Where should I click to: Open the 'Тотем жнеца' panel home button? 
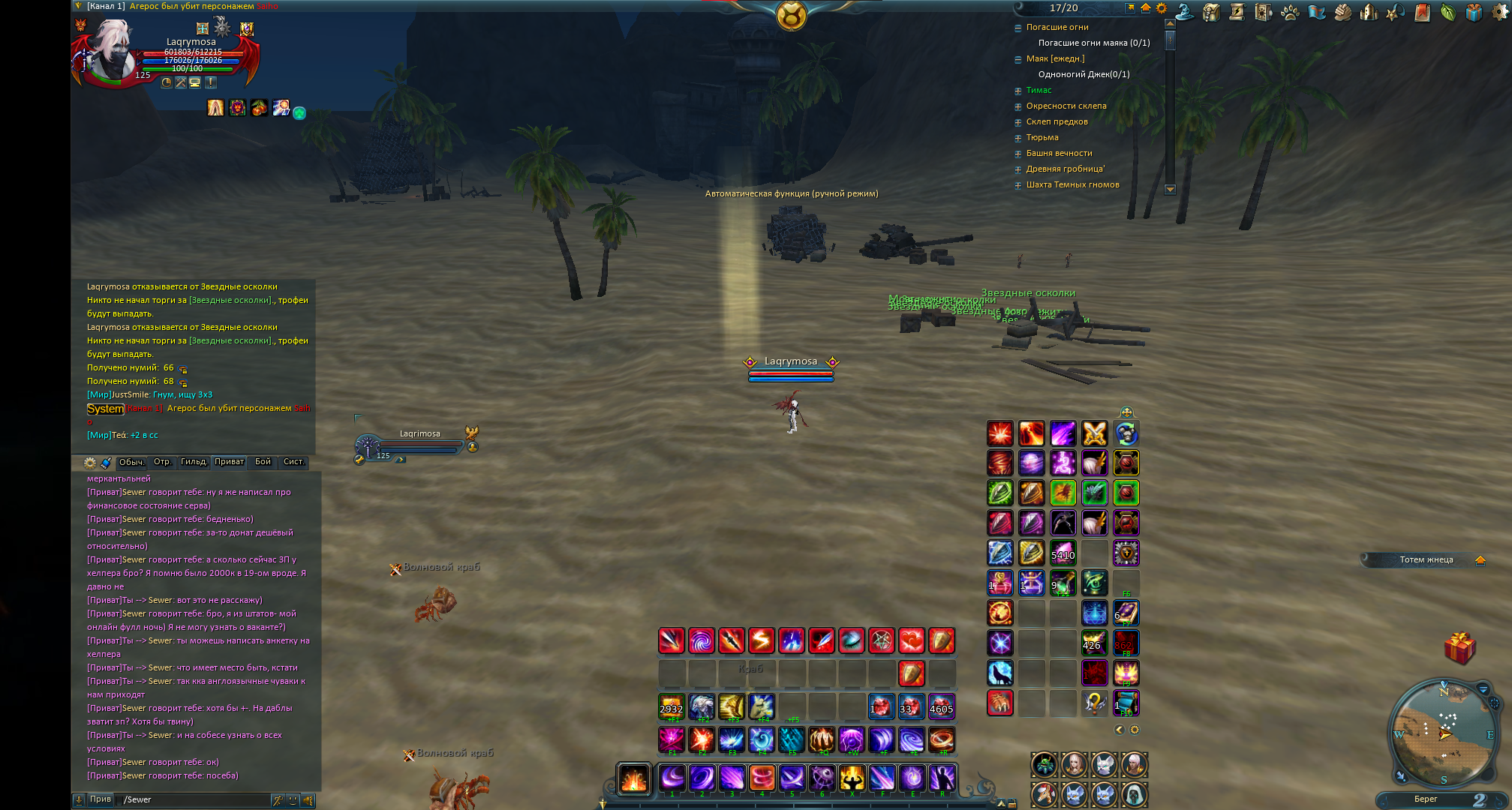(1480, 560)
